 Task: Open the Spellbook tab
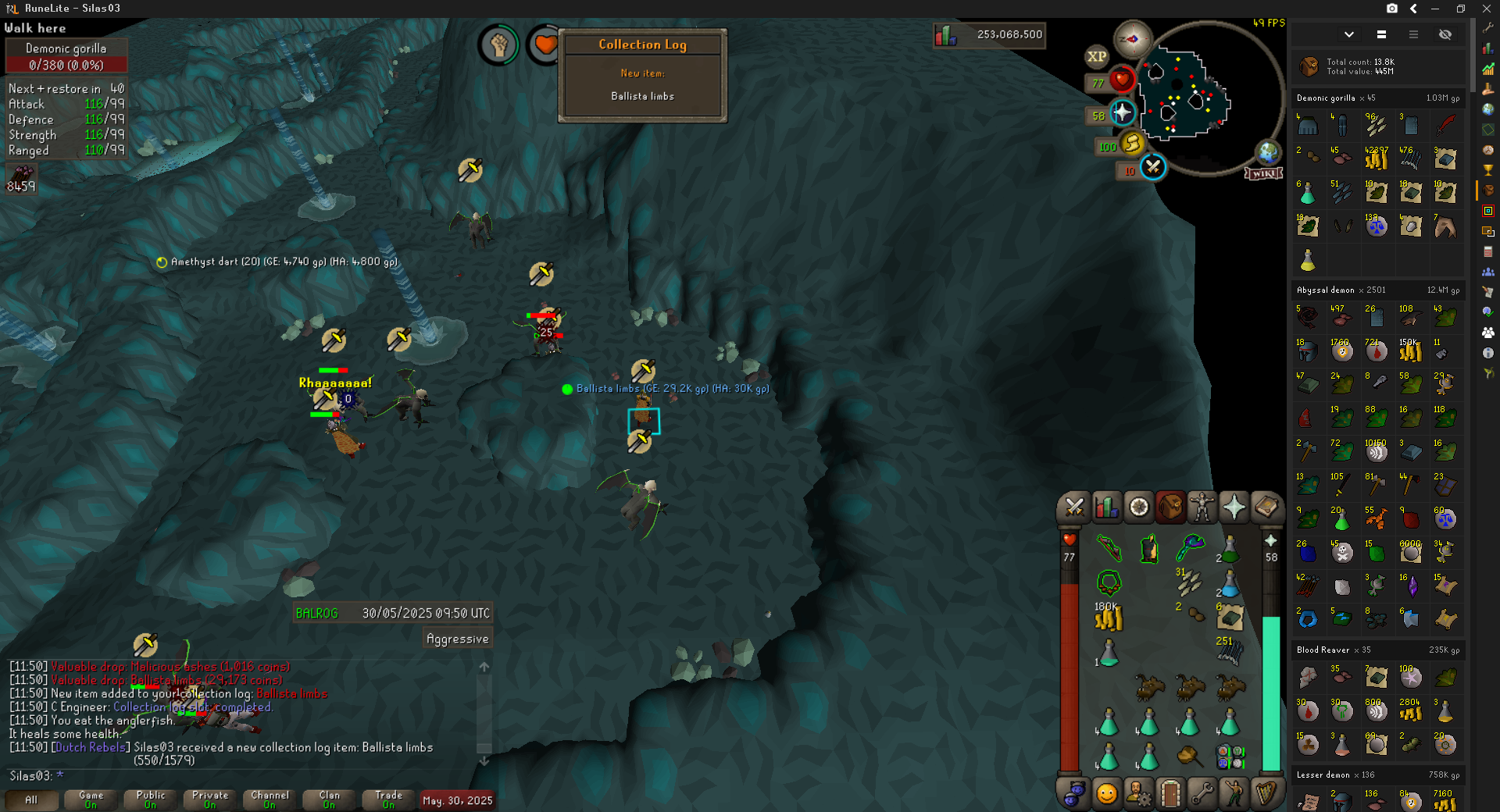(x=1266, y=507)
